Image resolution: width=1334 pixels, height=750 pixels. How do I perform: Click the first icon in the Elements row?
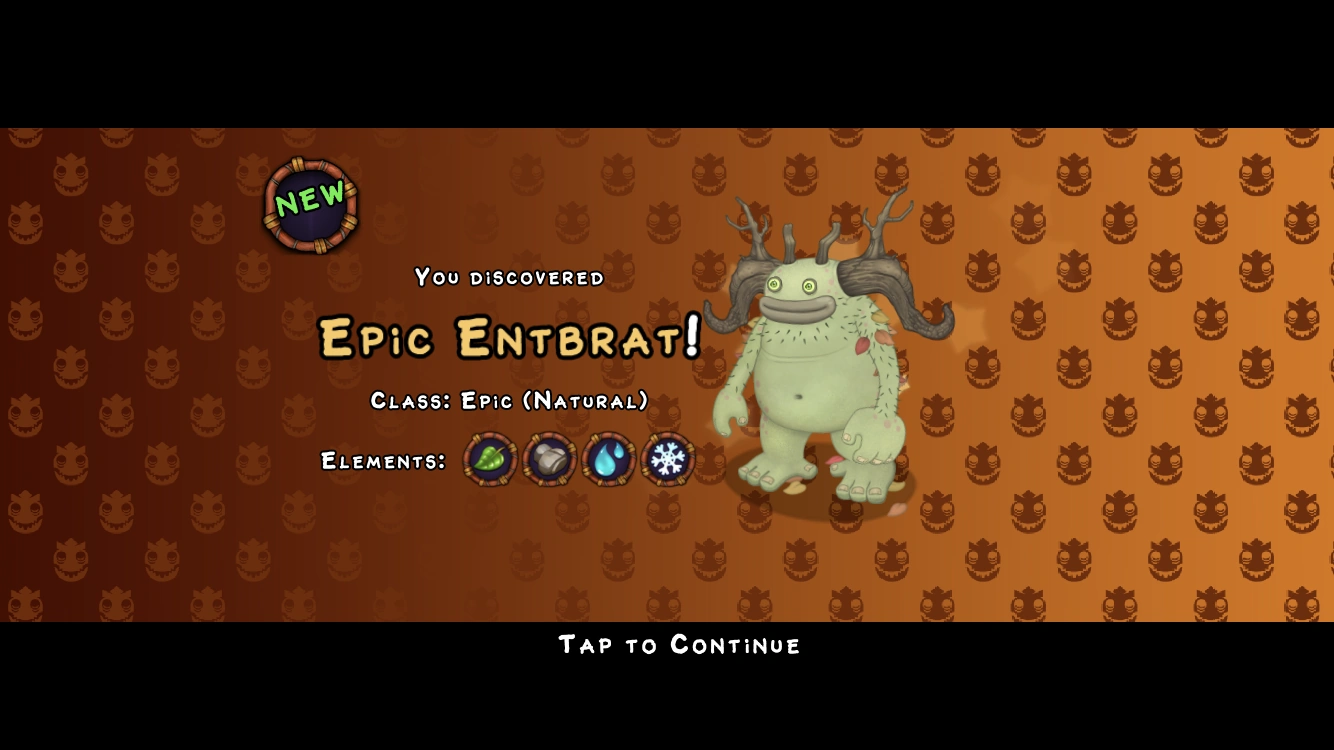(489, 459)
